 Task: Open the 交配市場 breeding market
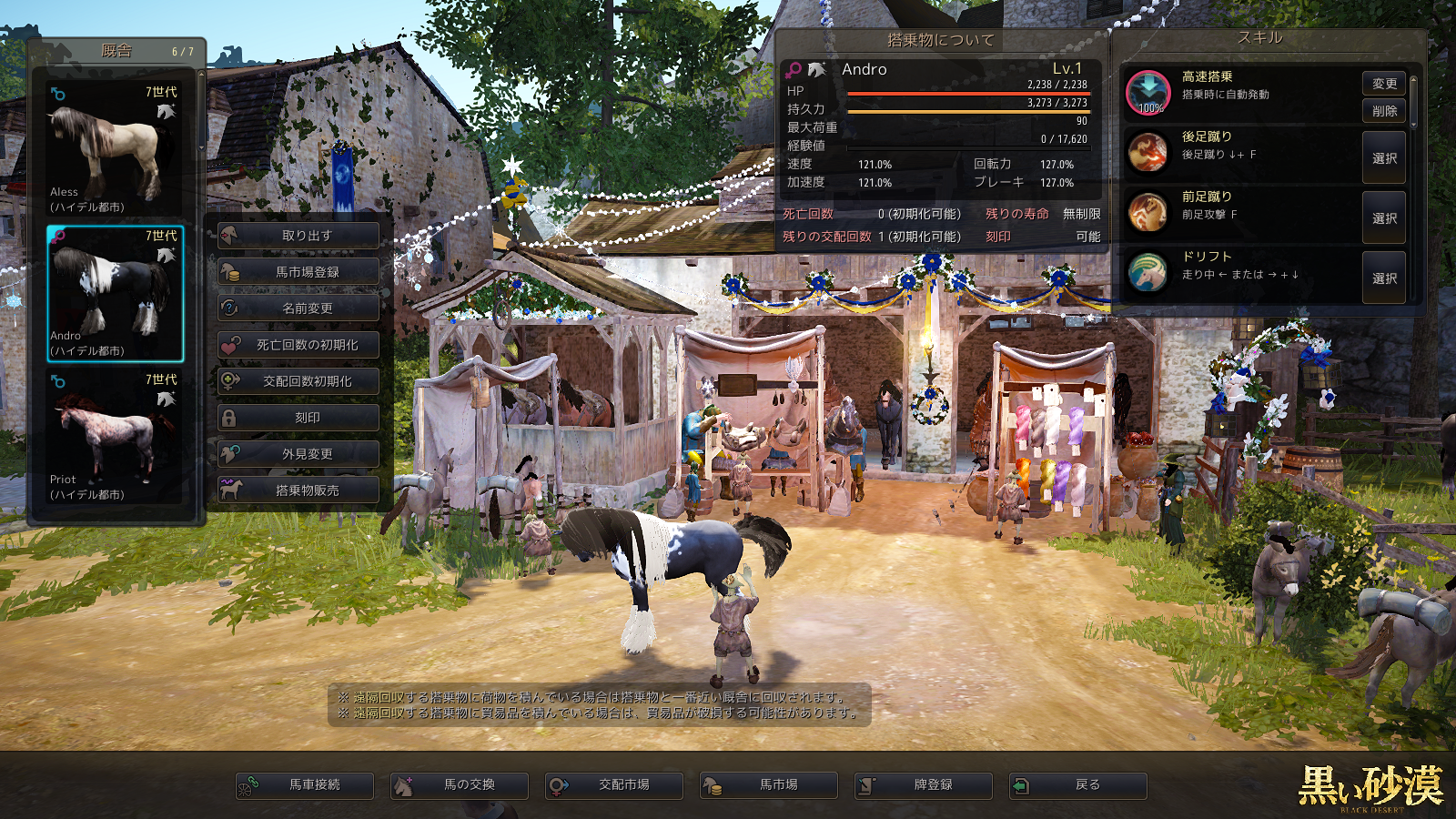614,785
